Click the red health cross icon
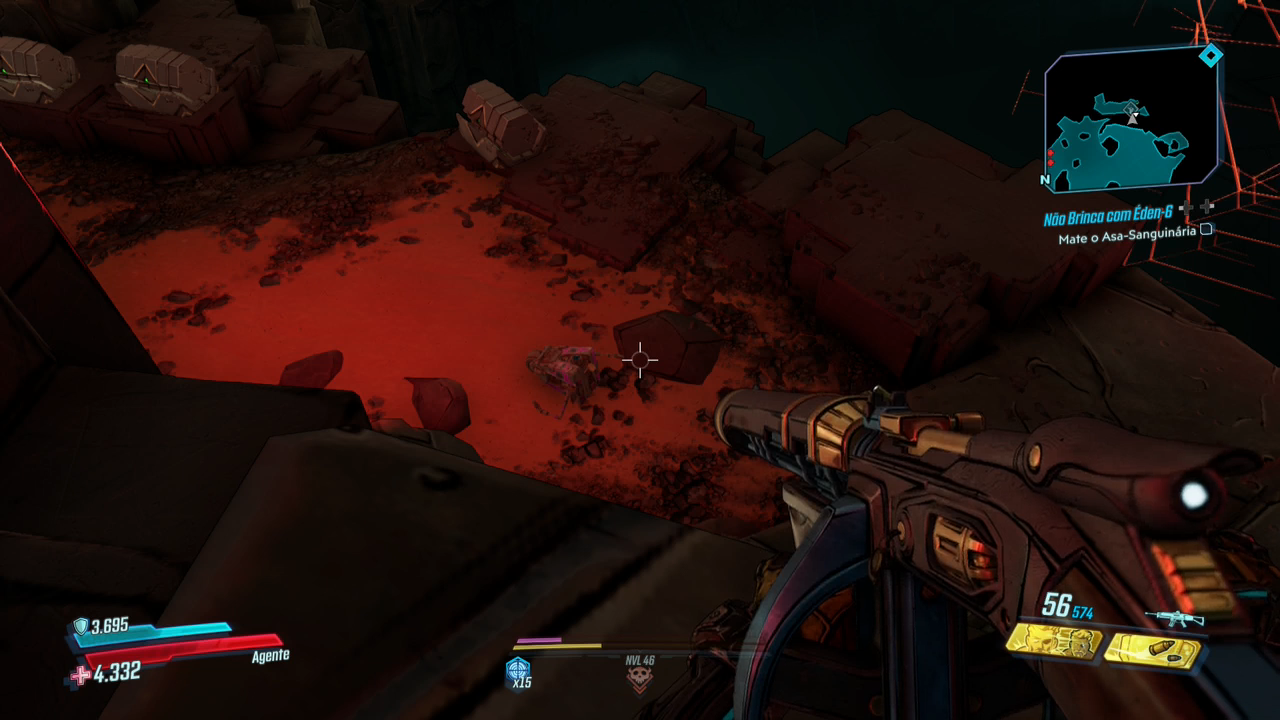This screenshot has width=1280, height=720. coord(80,675)
